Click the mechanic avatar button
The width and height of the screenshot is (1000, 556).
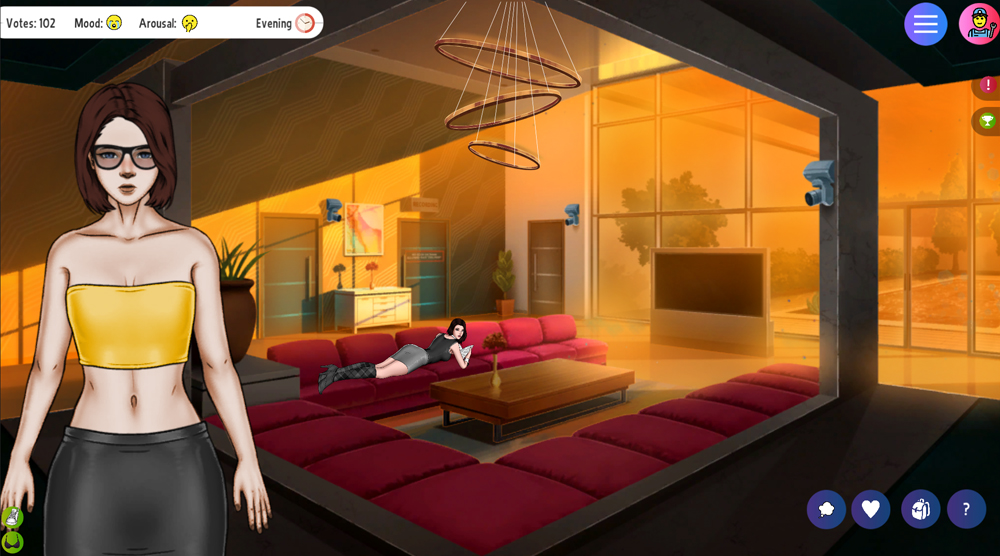tap(979, 24)
